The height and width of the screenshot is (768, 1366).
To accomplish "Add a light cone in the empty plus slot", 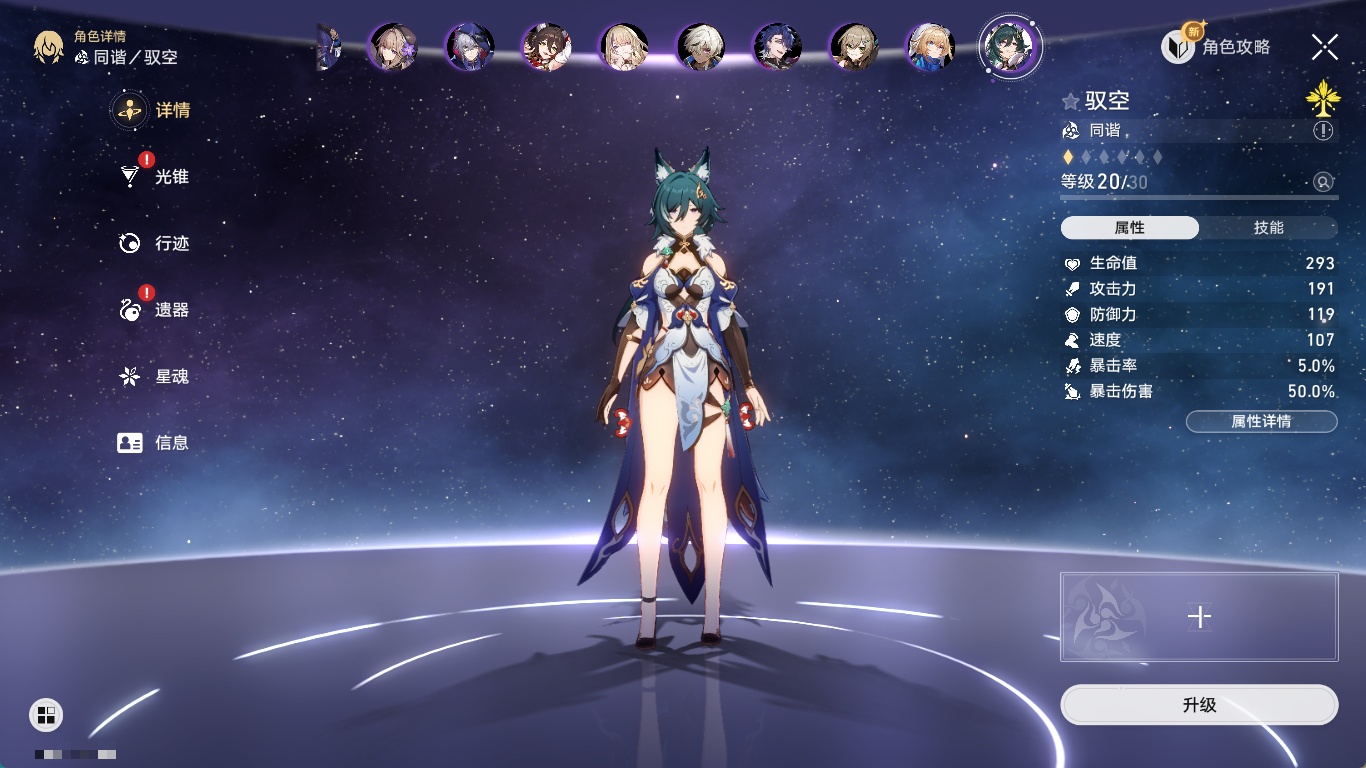I will point(1199,617).
